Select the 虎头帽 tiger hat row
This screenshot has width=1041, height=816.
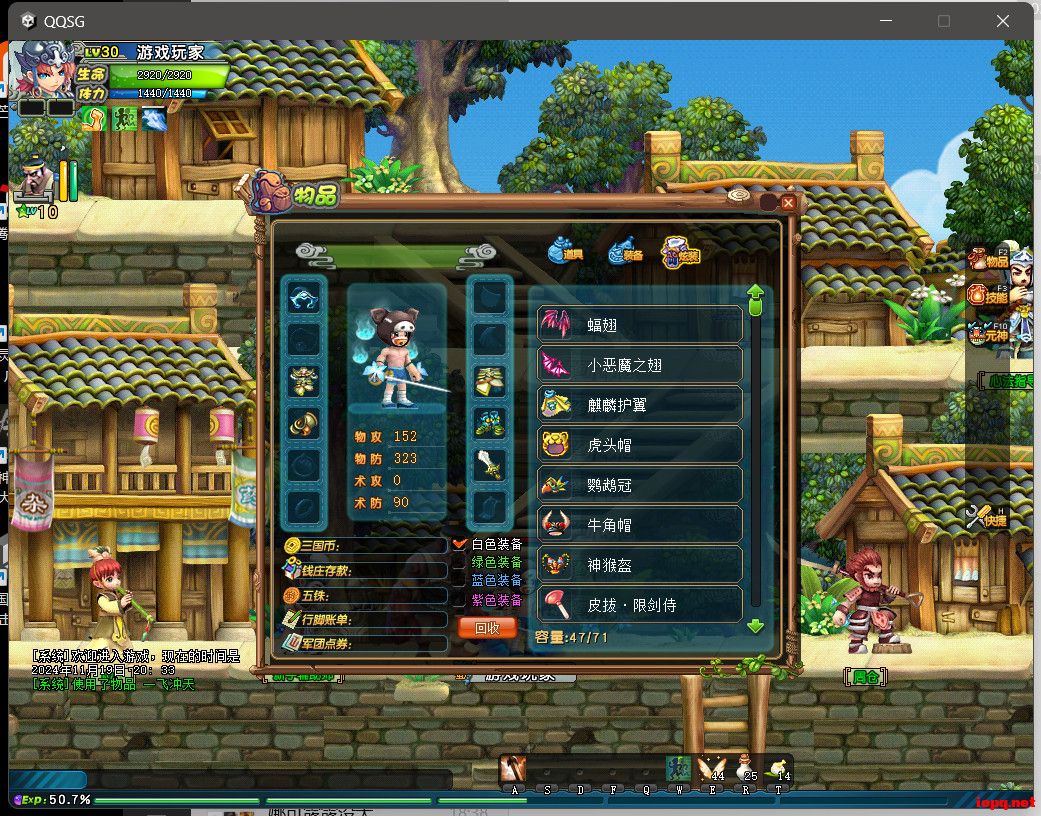tap(640, 445)
